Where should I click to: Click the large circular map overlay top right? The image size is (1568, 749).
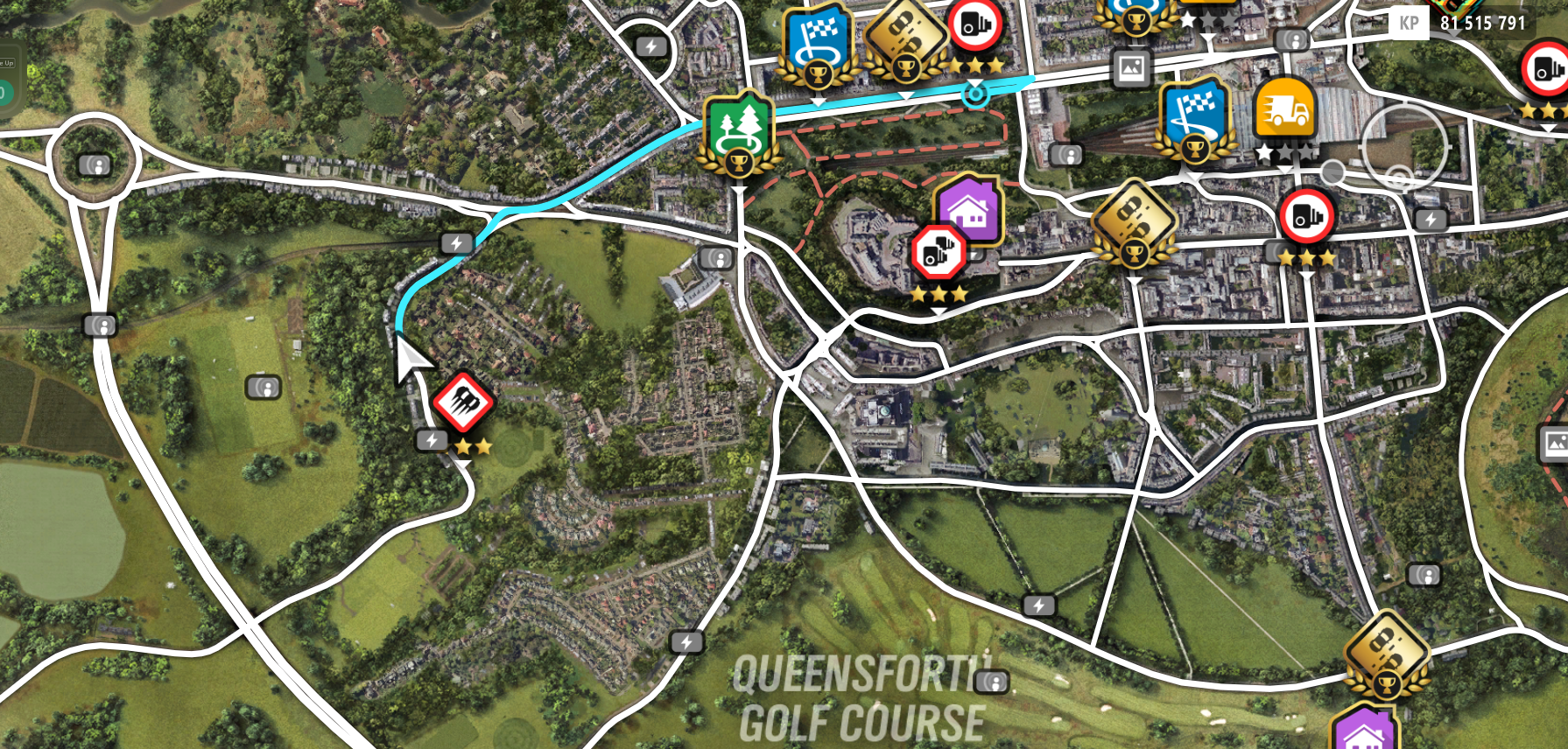[1402, 146]
